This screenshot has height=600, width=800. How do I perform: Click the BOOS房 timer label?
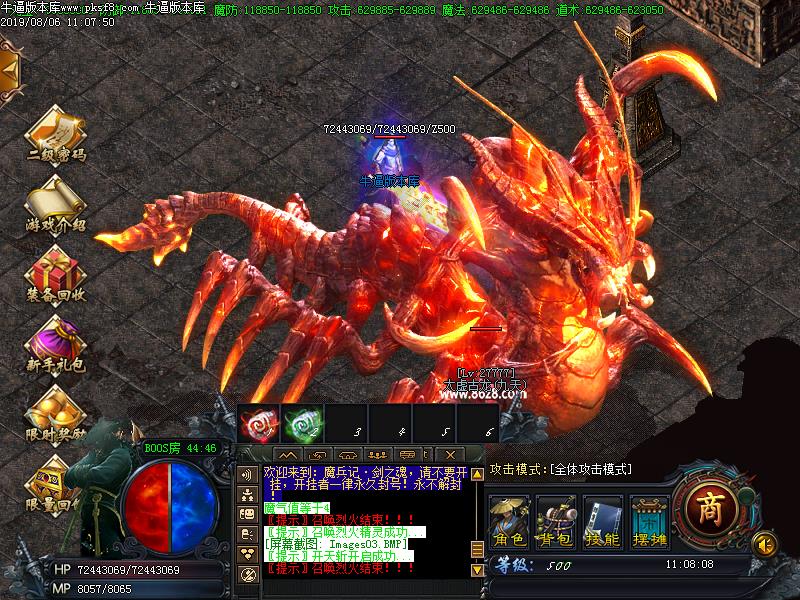181,448
